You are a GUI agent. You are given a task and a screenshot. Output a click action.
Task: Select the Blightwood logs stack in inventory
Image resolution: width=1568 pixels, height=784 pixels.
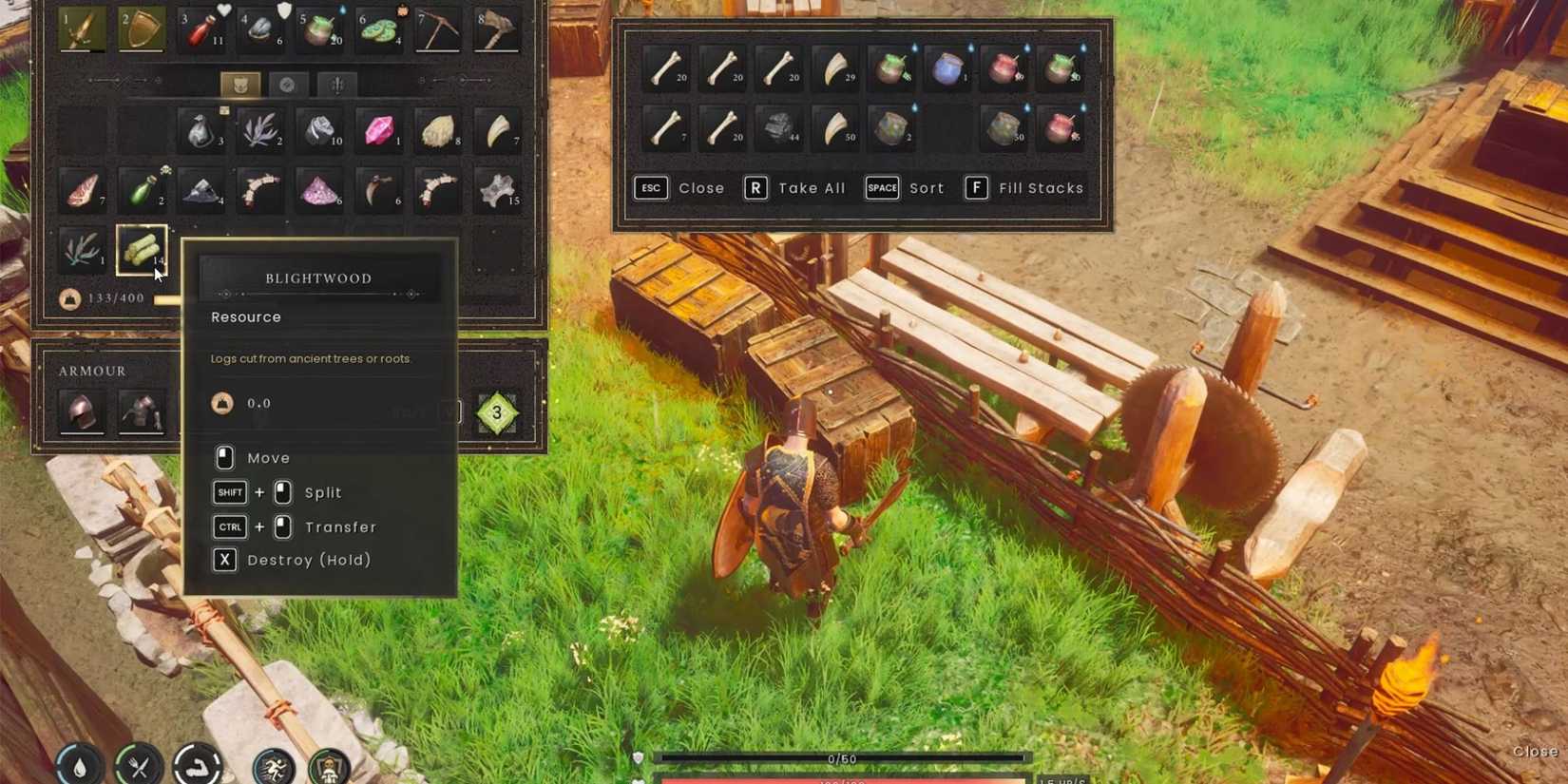click(141, 249)
